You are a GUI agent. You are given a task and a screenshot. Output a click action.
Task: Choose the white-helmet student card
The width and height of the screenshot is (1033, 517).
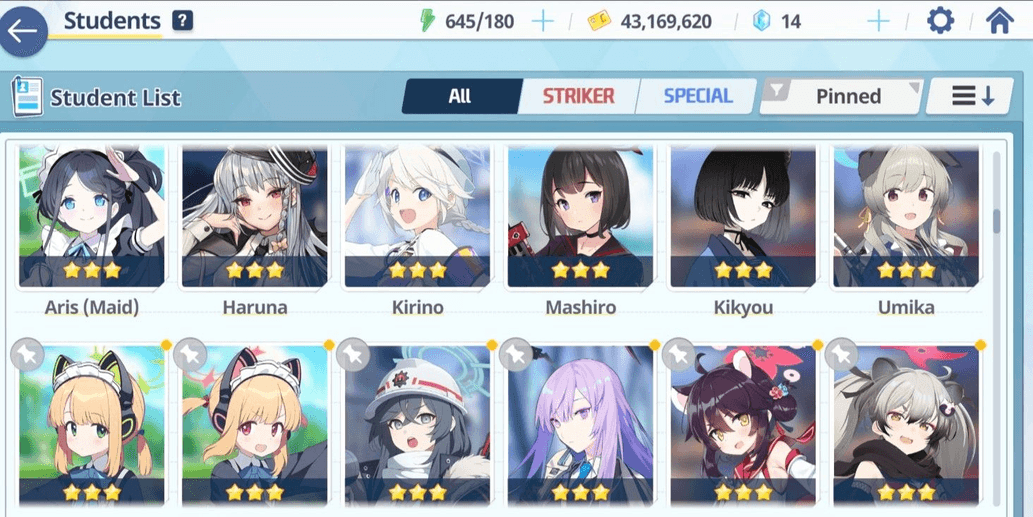point(417,425)
